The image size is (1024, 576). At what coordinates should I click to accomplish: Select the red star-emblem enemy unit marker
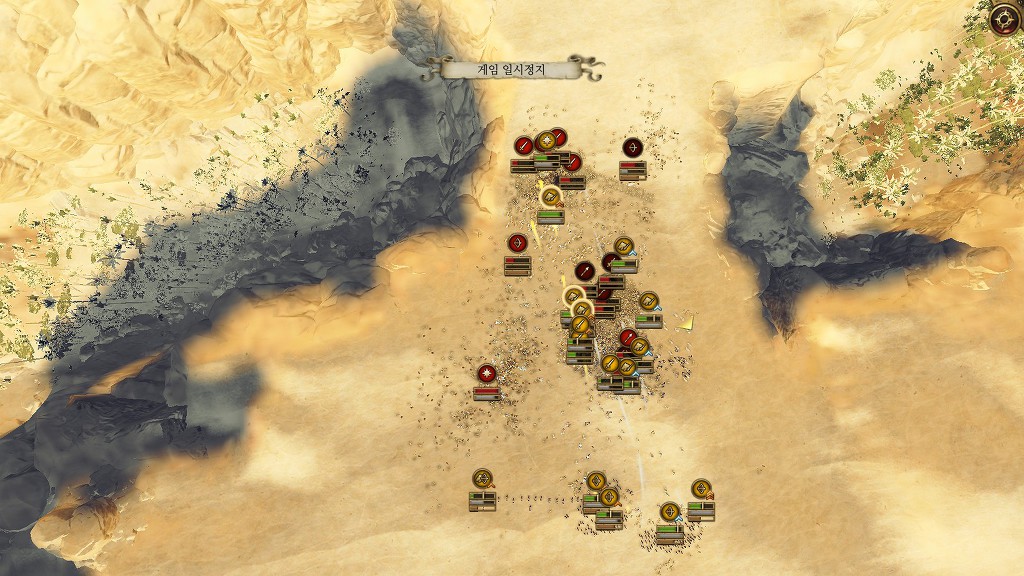click(x=487, y=374)
